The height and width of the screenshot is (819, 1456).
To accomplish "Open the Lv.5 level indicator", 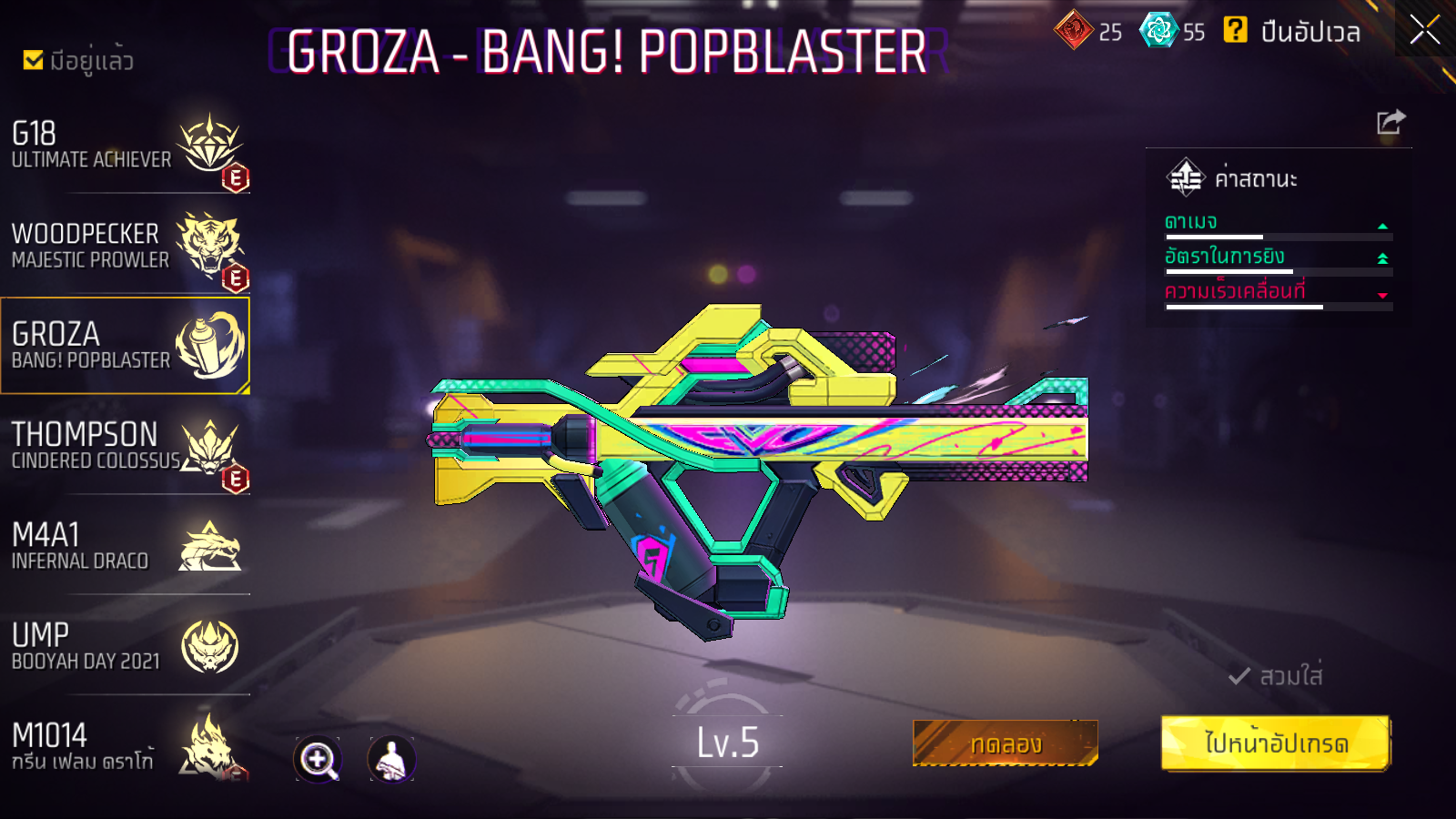I will [727, 743].
